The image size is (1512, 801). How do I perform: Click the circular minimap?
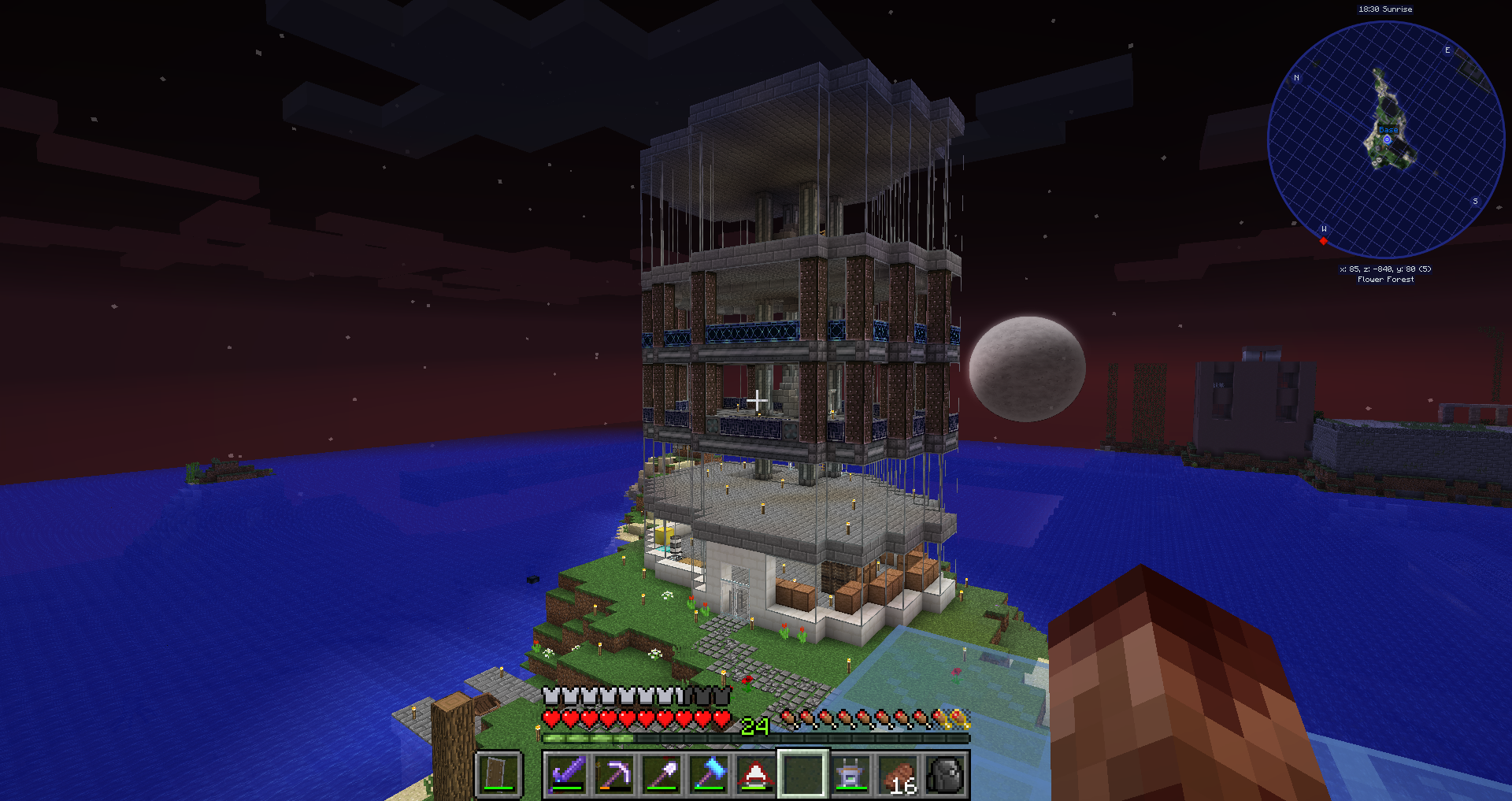point(1385,139)
